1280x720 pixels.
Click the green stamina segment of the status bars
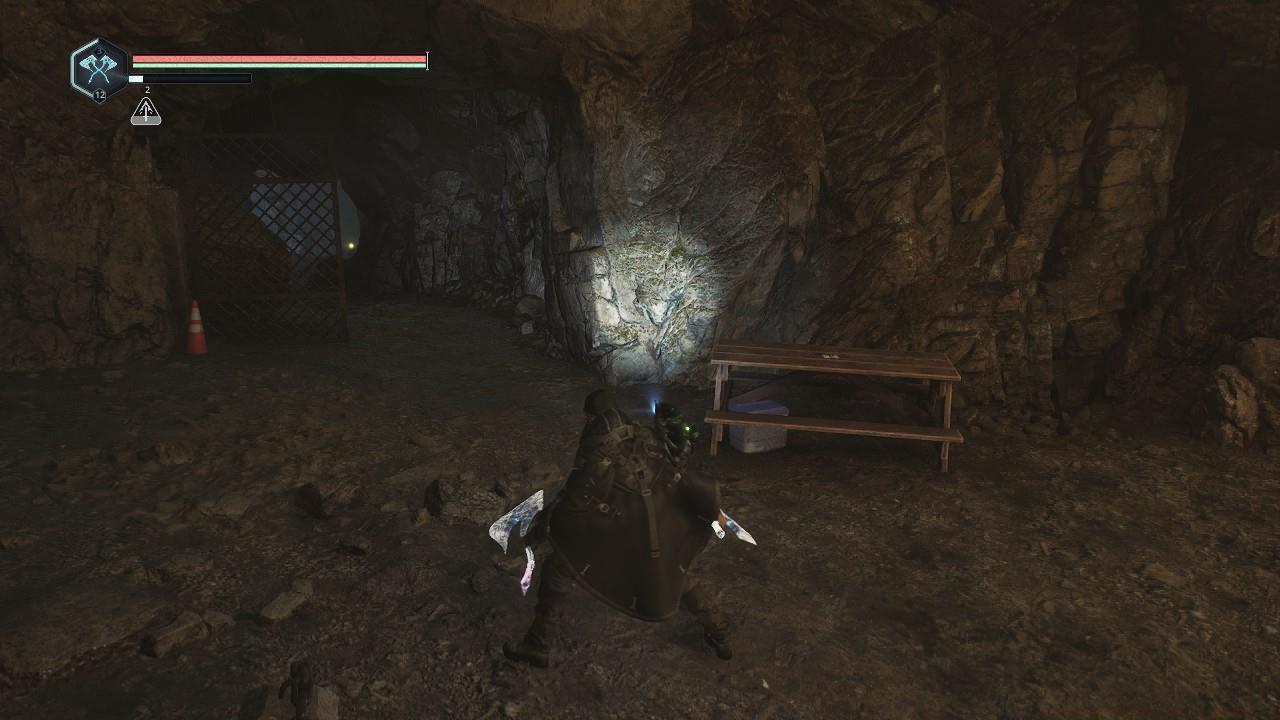[280, 66]
